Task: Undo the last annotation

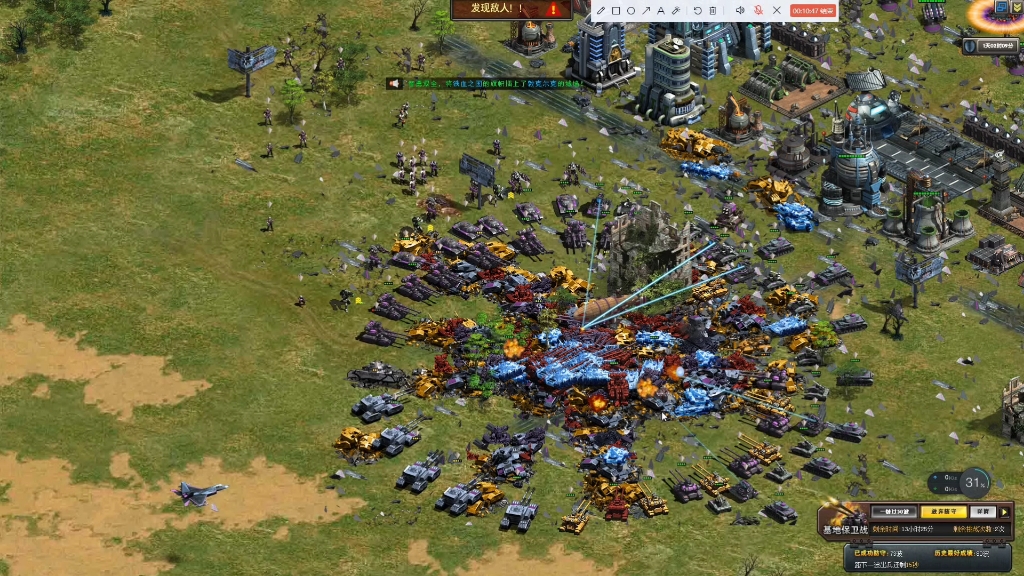Action: click(698, 11)
